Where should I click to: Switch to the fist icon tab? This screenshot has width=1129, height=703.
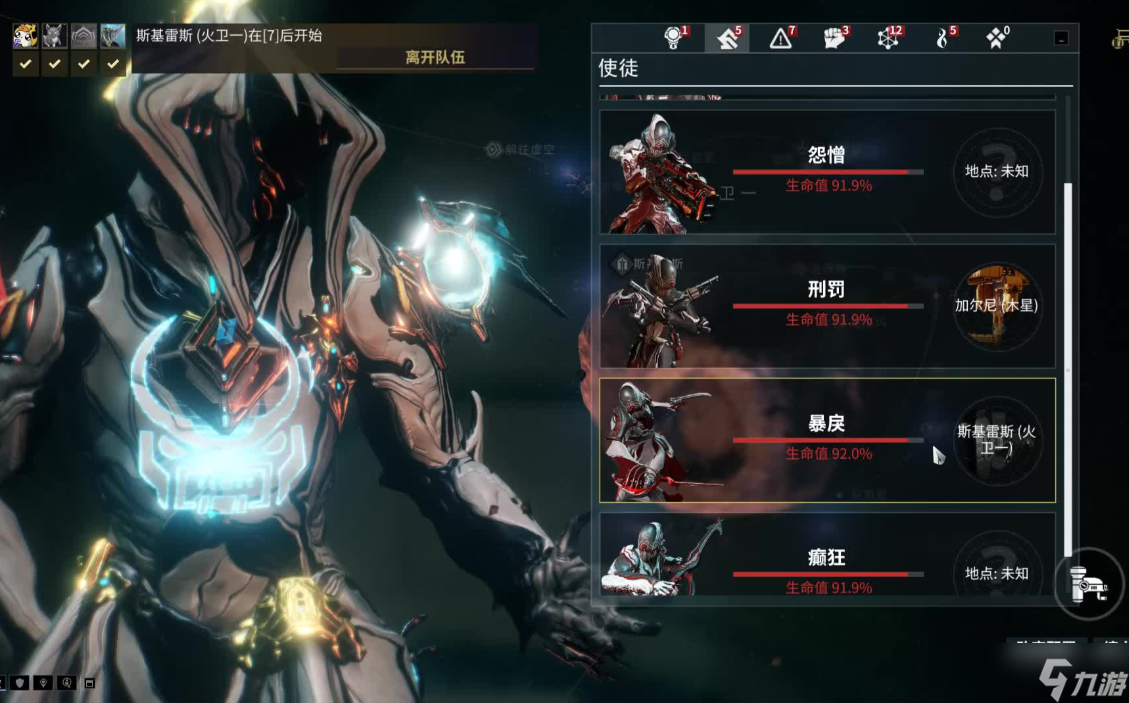pos(835,39)
